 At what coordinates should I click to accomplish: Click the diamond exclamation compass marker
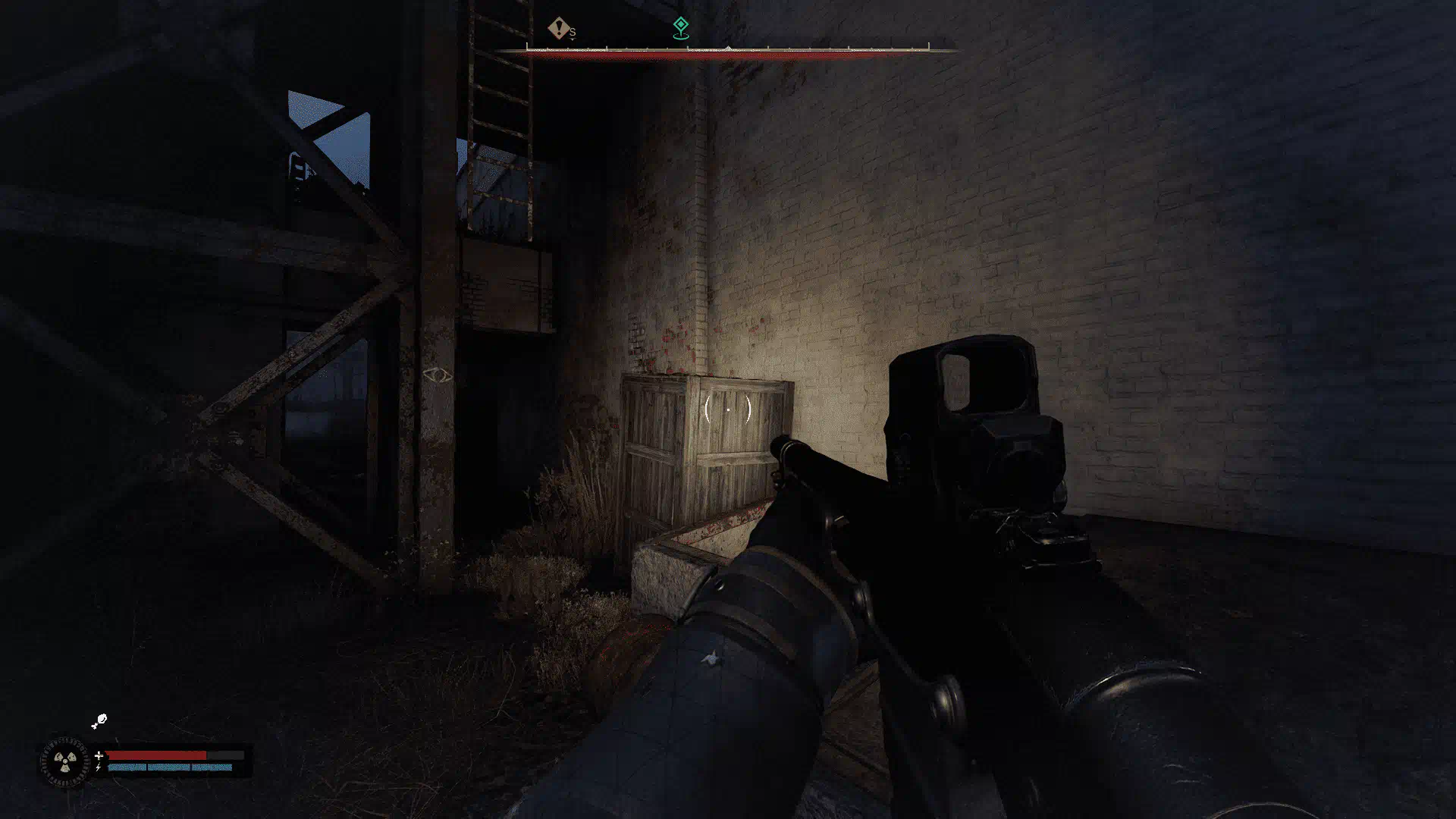[560, 29]
